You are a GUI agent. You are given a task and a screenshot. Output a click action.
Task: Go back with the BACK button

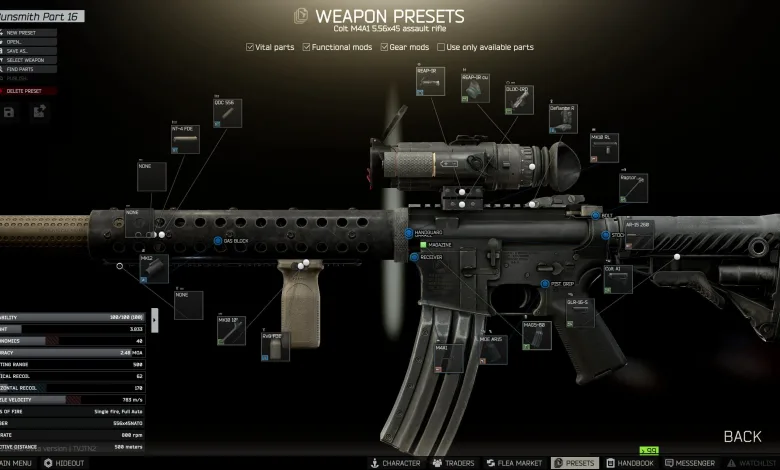click(742, 436)
